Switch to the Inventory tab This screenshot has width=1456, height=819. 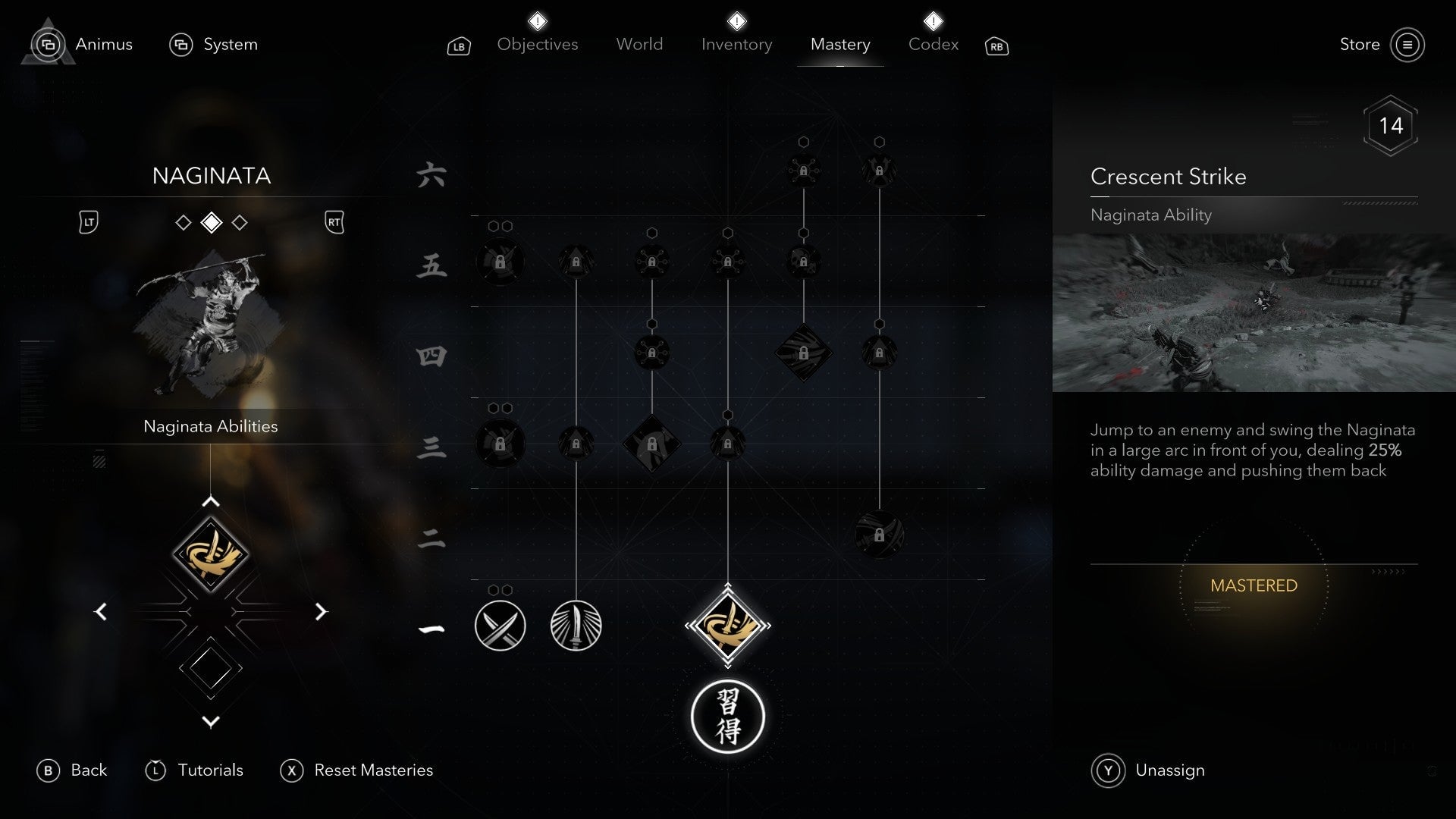pyautogui.click(x=736, y=44)
